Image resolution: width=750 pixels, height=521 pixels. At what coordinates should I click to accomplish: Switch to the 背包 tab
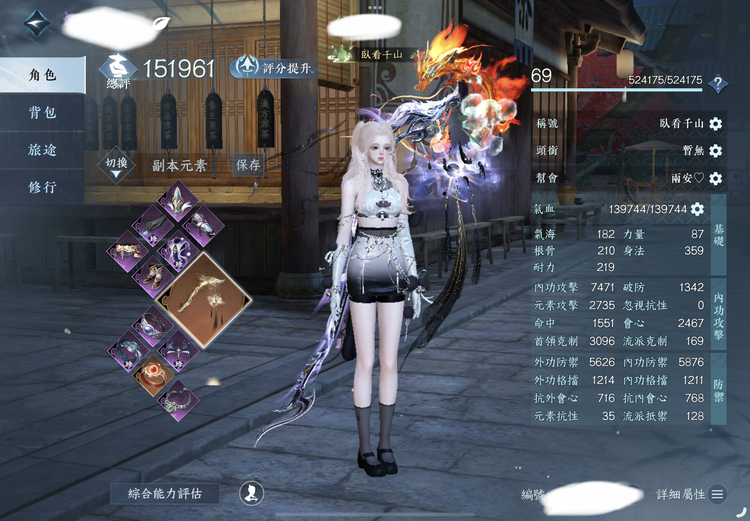42,112
